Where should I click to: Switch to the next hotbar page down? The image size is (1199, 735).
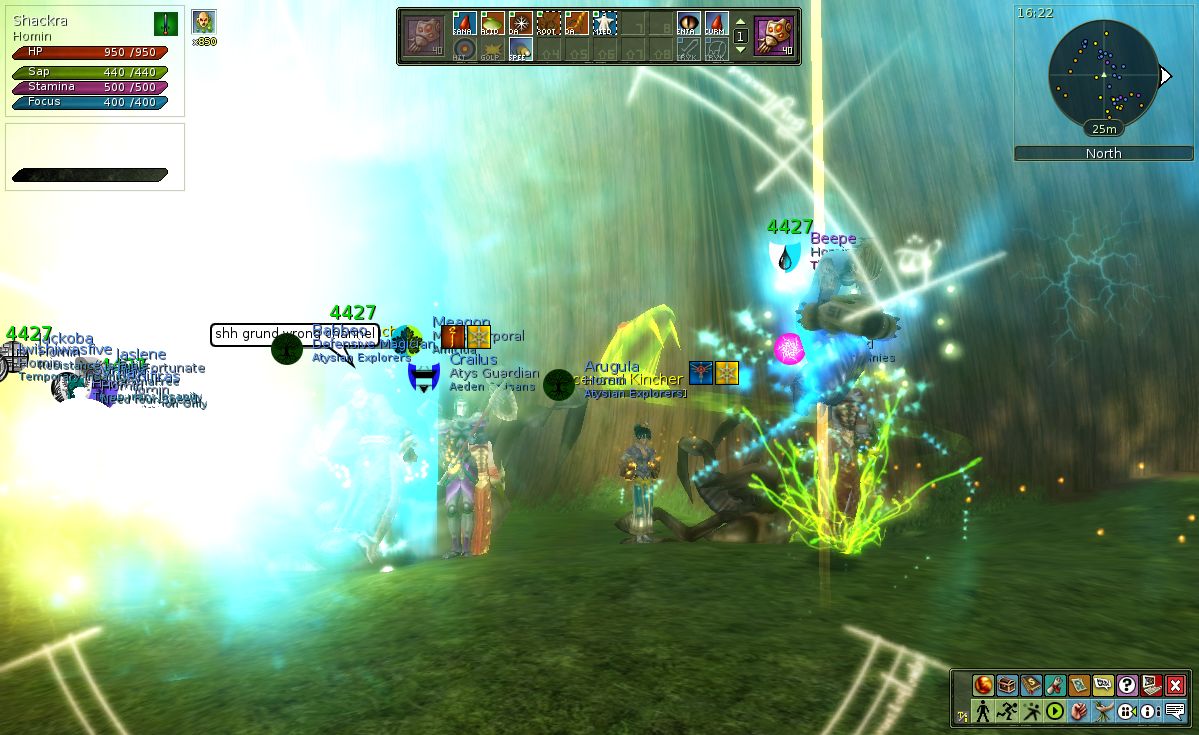(740, 50)
